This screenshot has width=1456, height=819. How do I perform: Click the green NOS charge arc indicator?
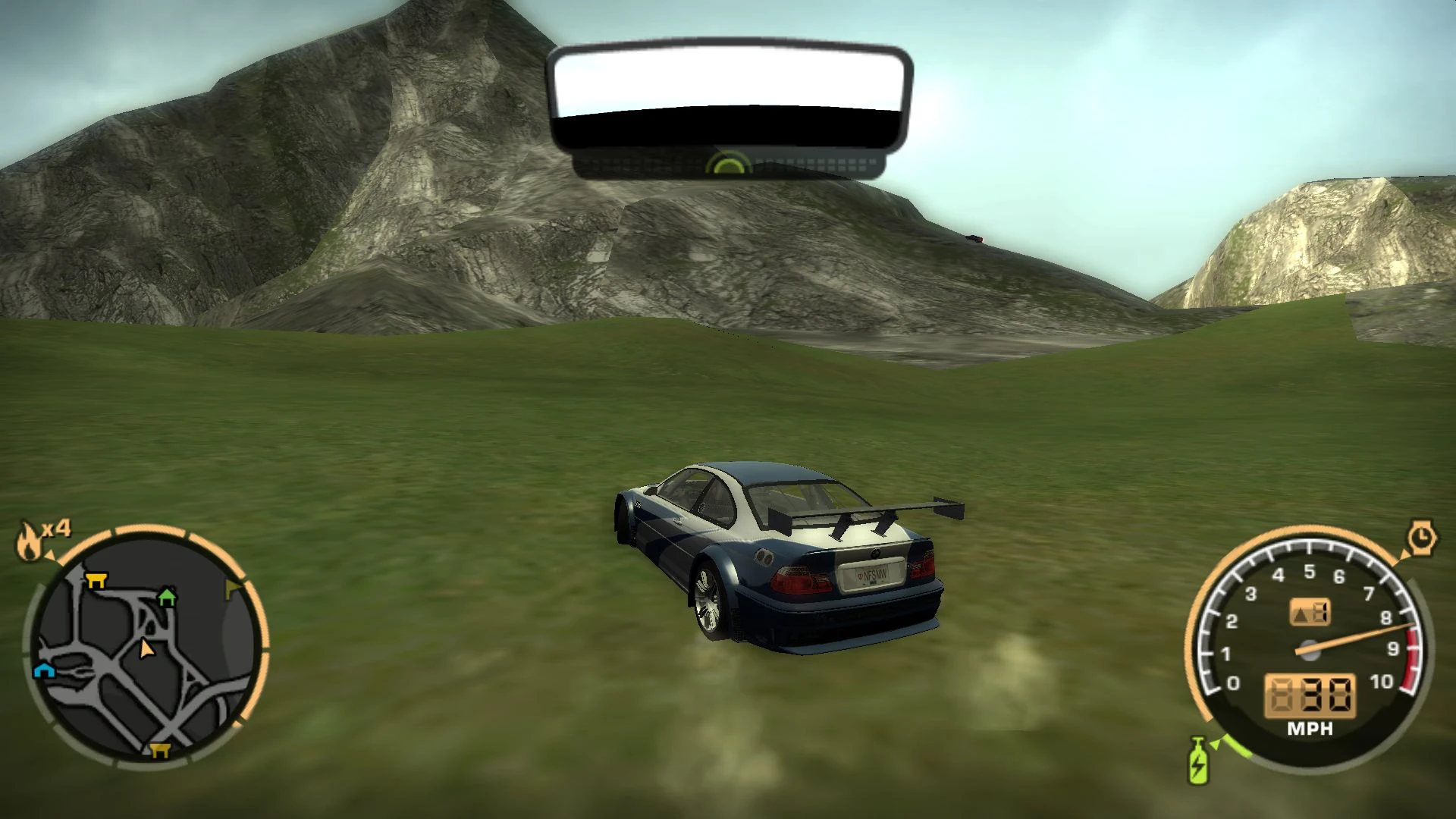click(x=1236, y=751)
